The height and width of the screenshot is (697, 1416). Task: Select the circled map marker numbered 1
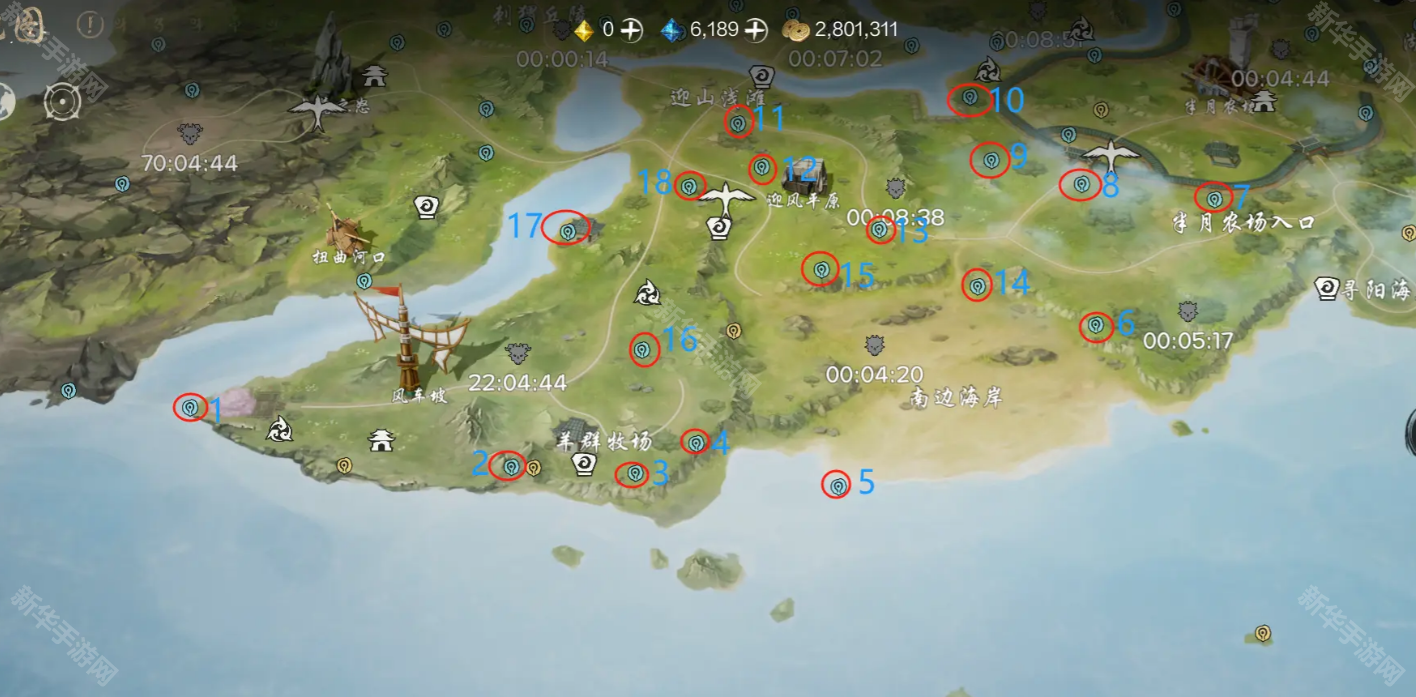click(x=190, y=407)
